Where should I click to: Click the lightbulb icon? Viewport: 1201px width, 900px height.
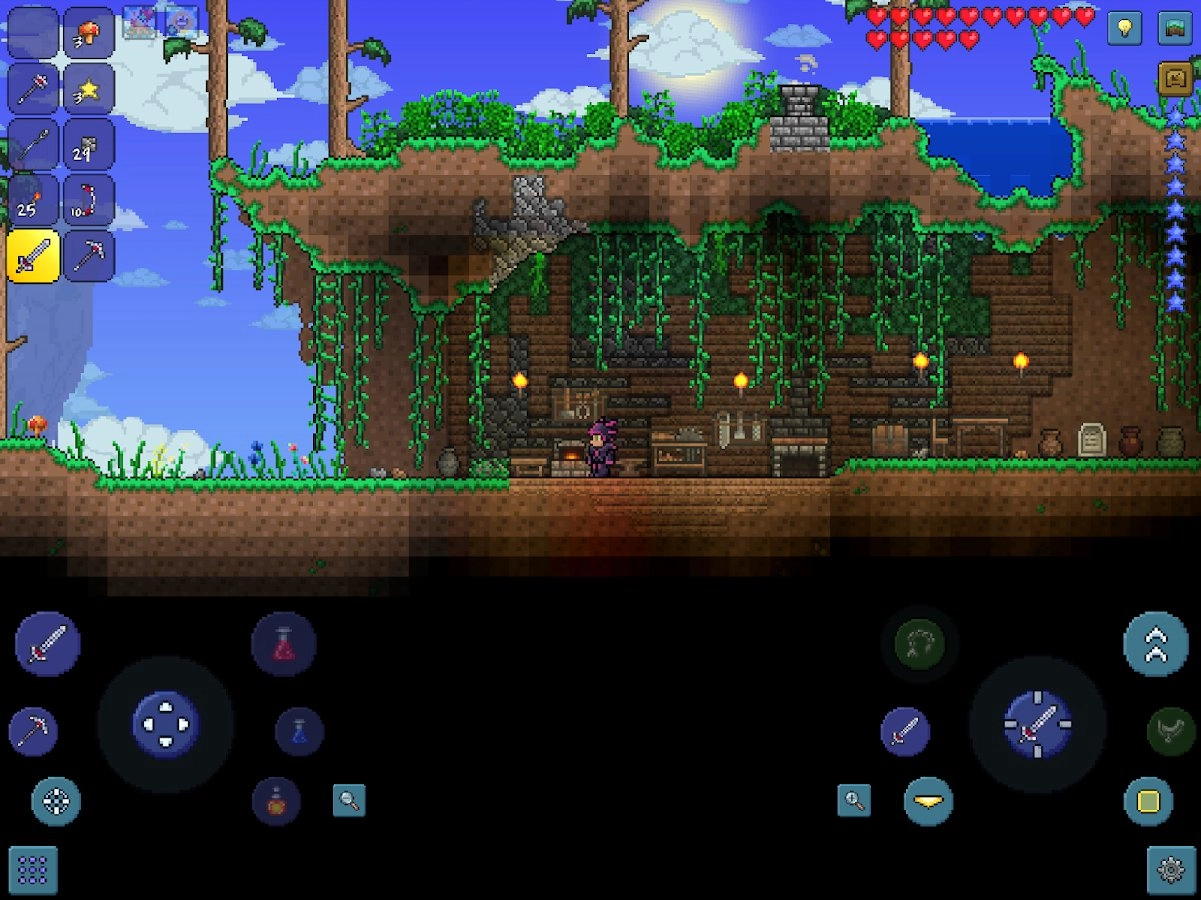(1124, 28)
